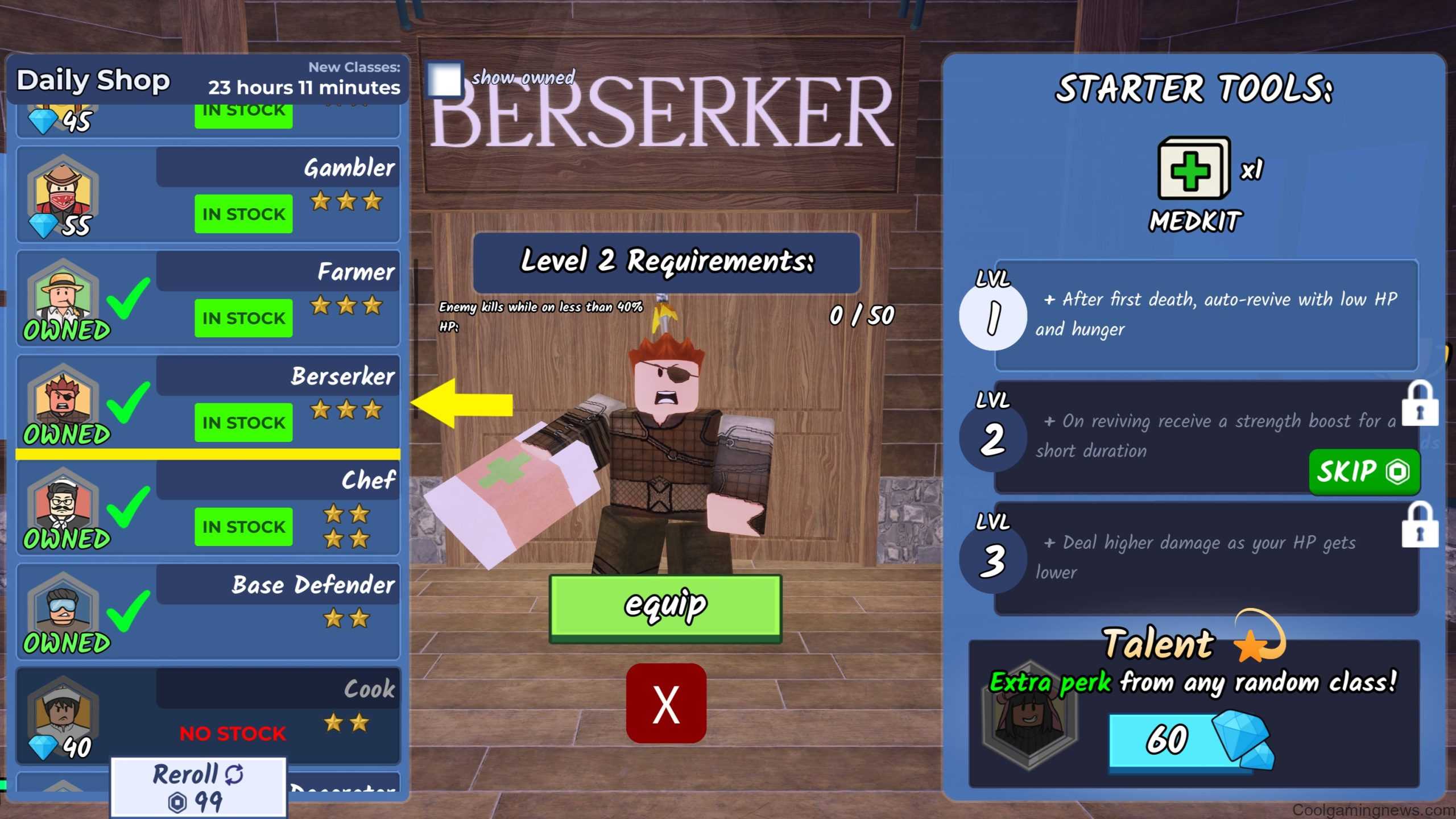Choose the Farmer class entry
1456x819 pixels.
[208, 298]
